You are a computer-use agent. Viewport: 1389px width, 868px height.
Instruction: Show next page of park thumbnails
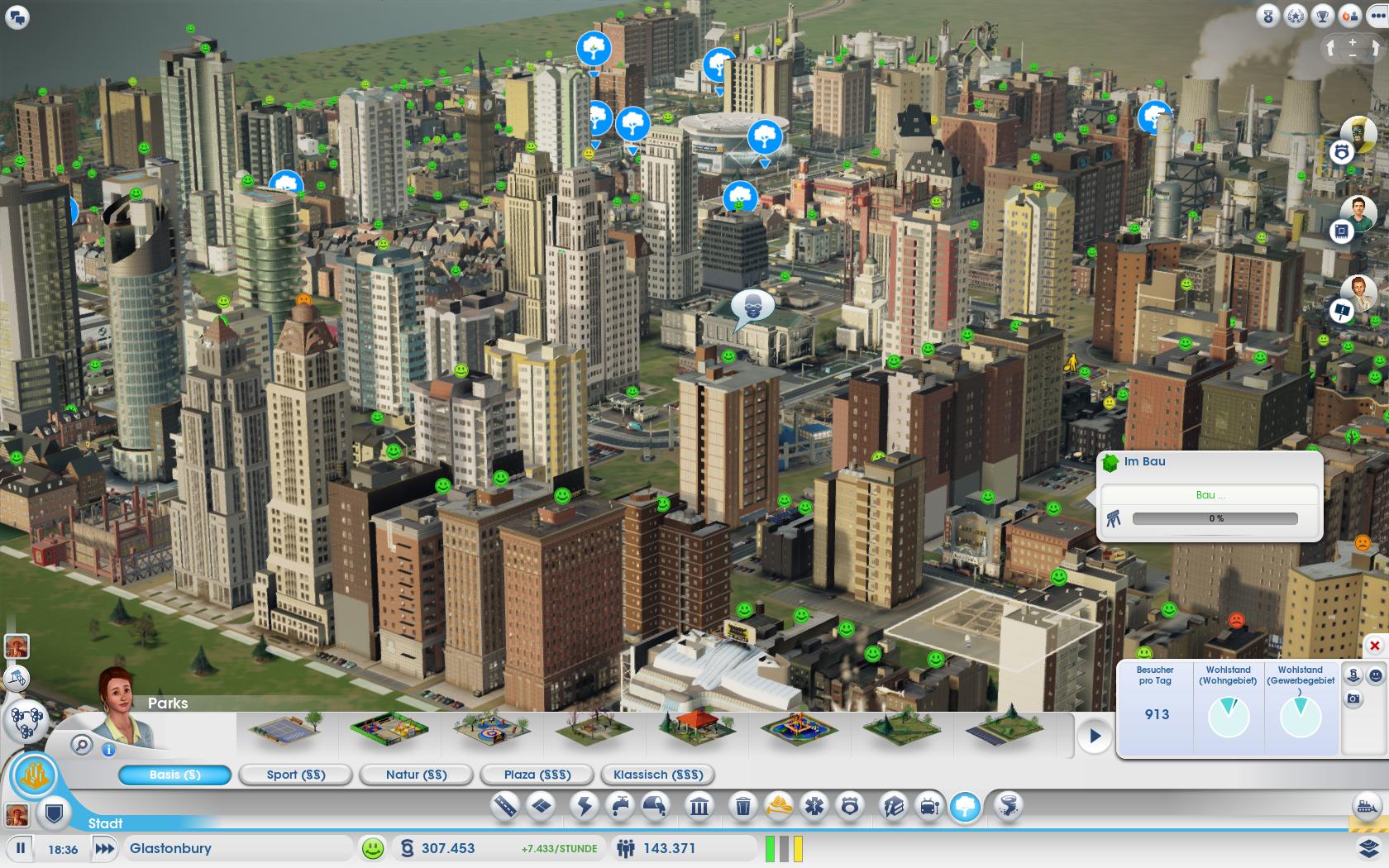click(1095, 736)
